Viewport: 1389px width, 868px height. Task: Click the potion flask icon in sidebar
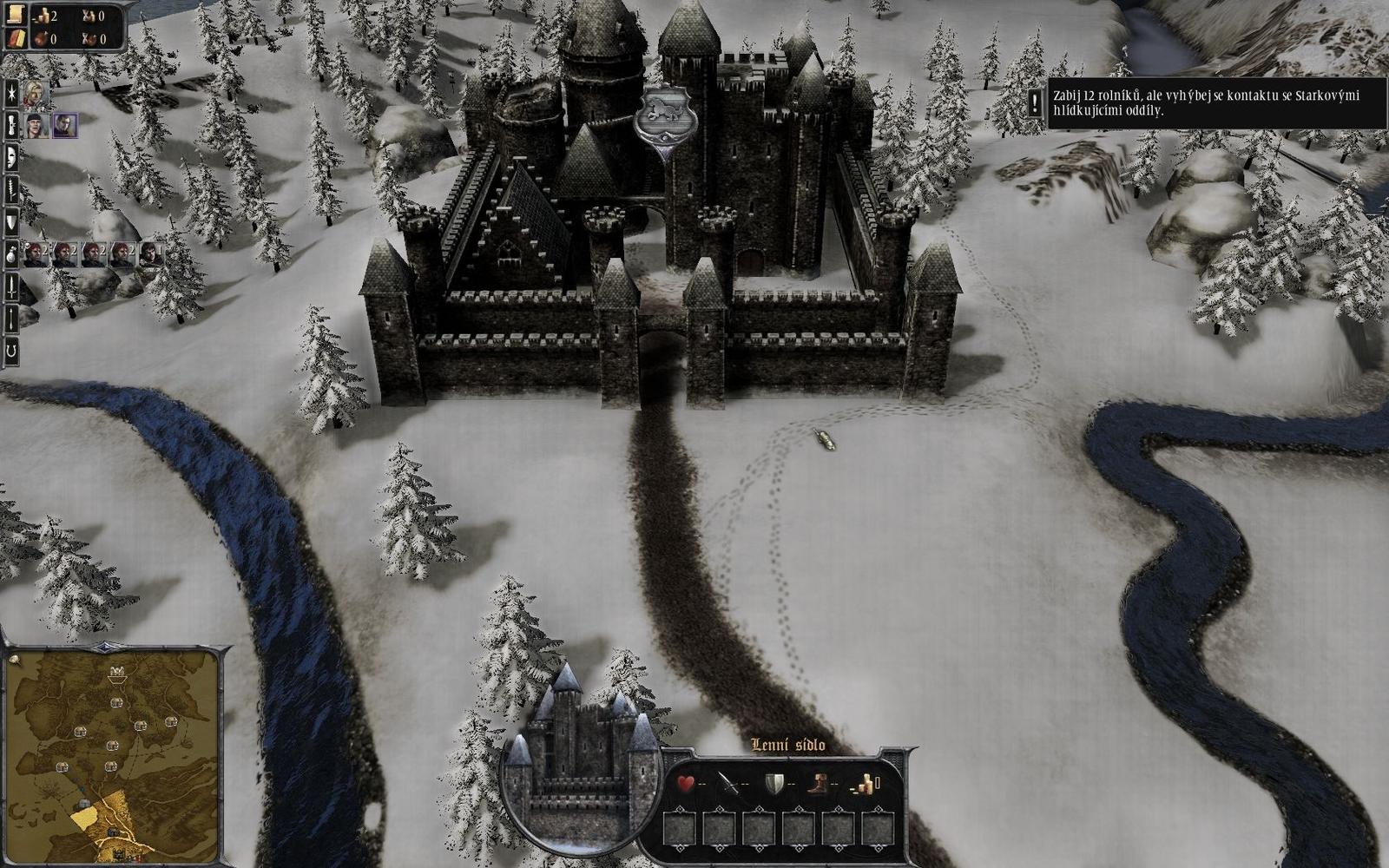(x=10, y=253)
